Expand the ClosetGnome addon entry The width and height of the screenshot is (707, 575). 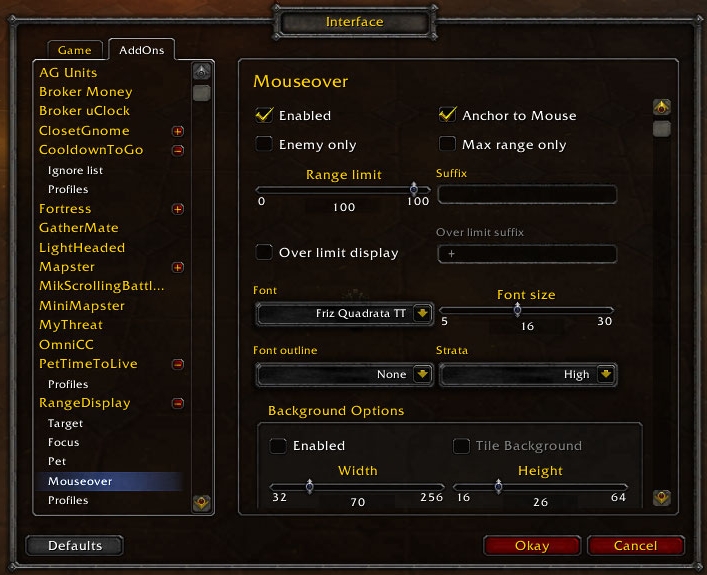[178, 131]
